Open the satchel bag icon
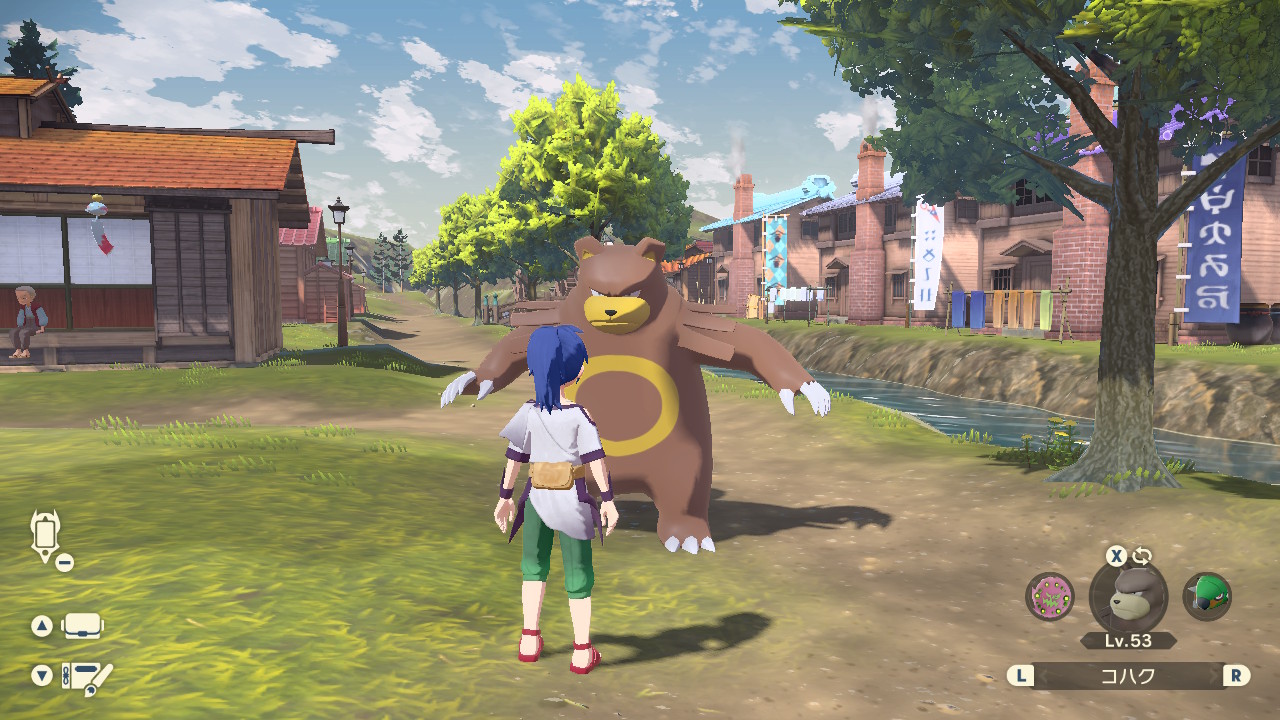Image resolution: width=1280 pixels, height=720 pixels. [x=82, y=627]
